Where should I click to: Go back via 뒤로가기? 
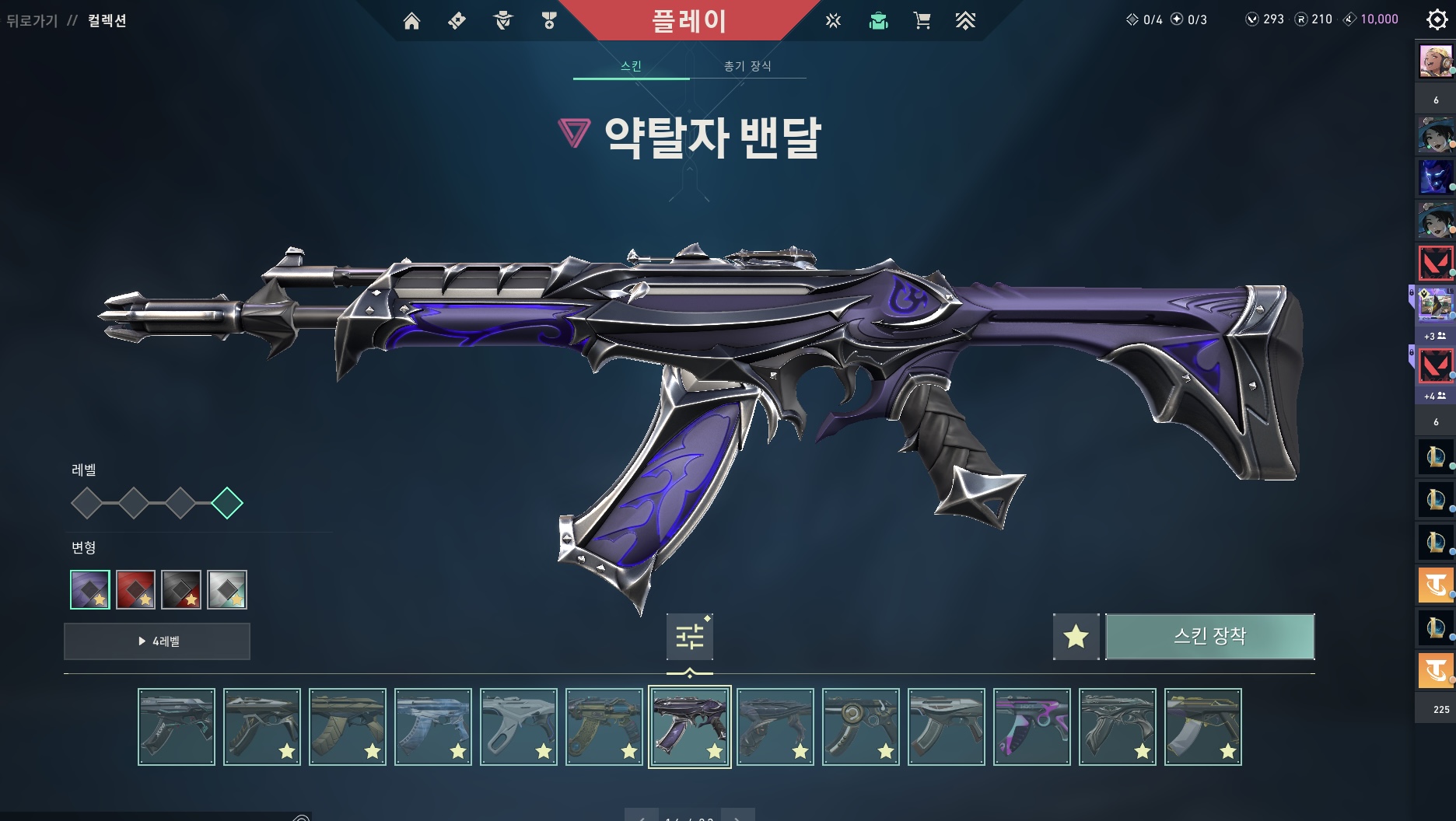[x=32, y=21]
